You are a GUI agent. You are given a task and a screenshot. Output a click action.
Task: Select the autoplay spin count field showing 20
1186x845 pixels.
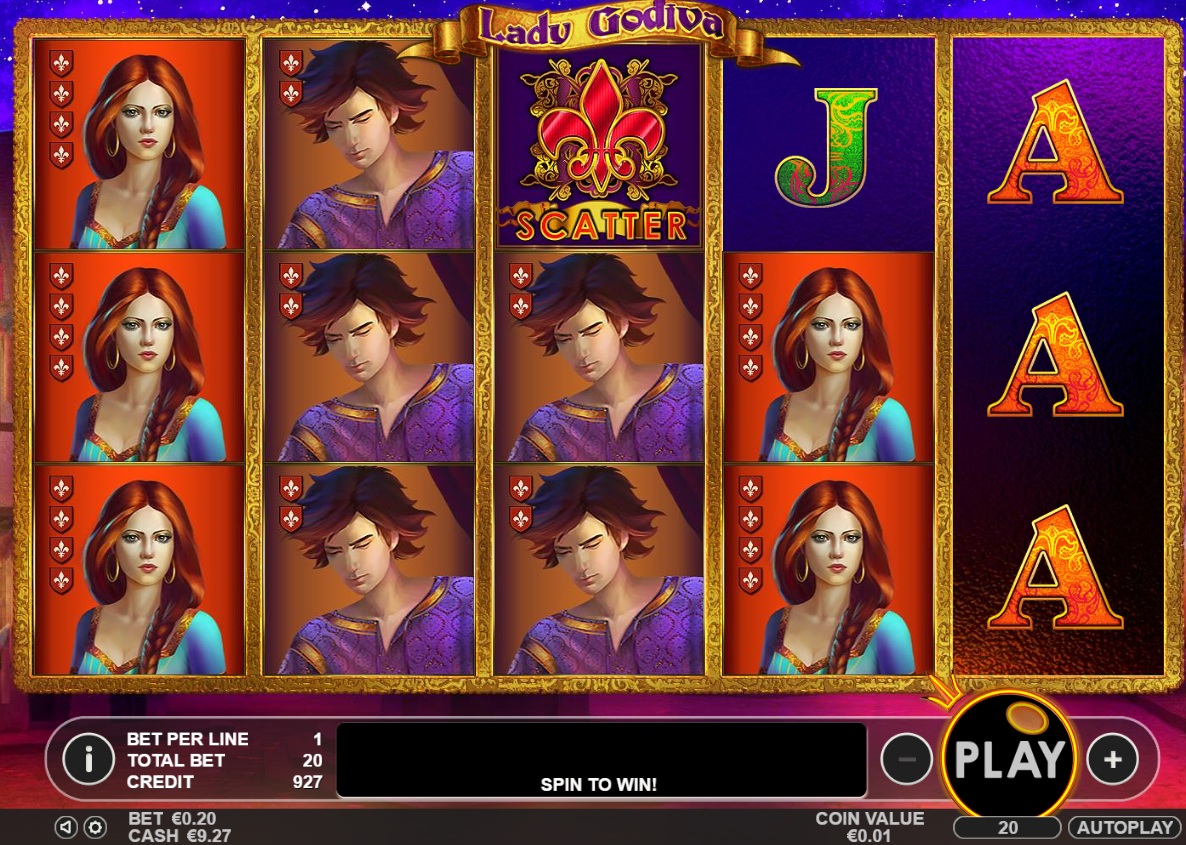[x=1007, y=827]
